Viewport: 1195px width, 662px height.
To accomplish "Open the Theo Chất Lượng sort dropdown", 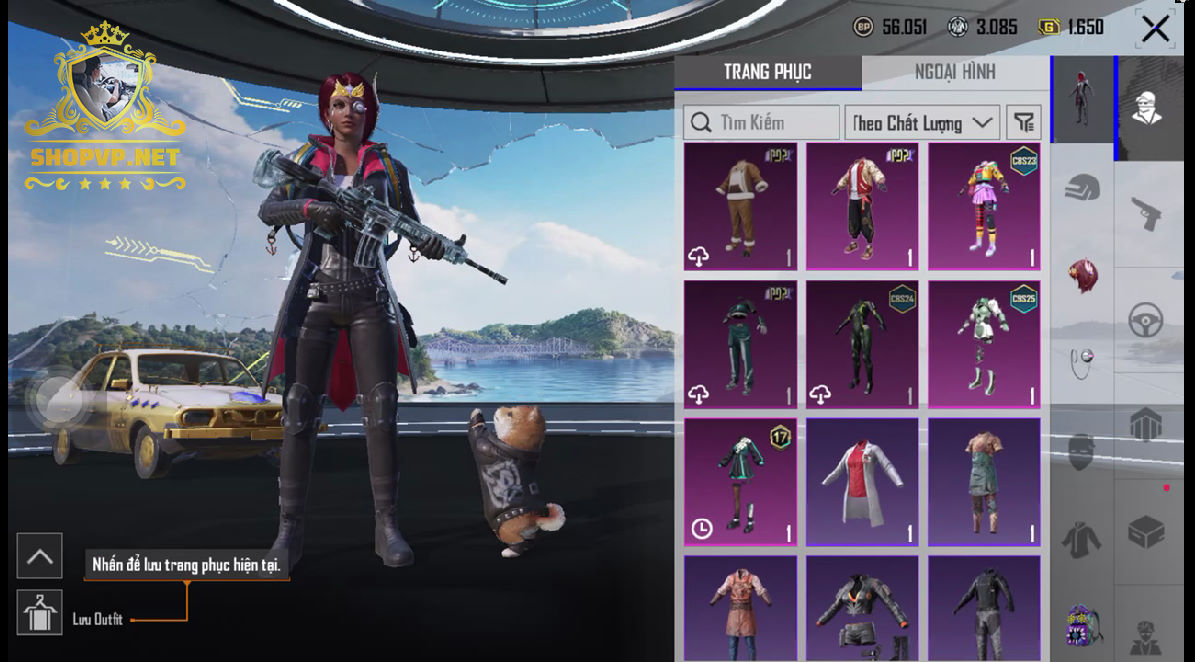I will 921,123.
